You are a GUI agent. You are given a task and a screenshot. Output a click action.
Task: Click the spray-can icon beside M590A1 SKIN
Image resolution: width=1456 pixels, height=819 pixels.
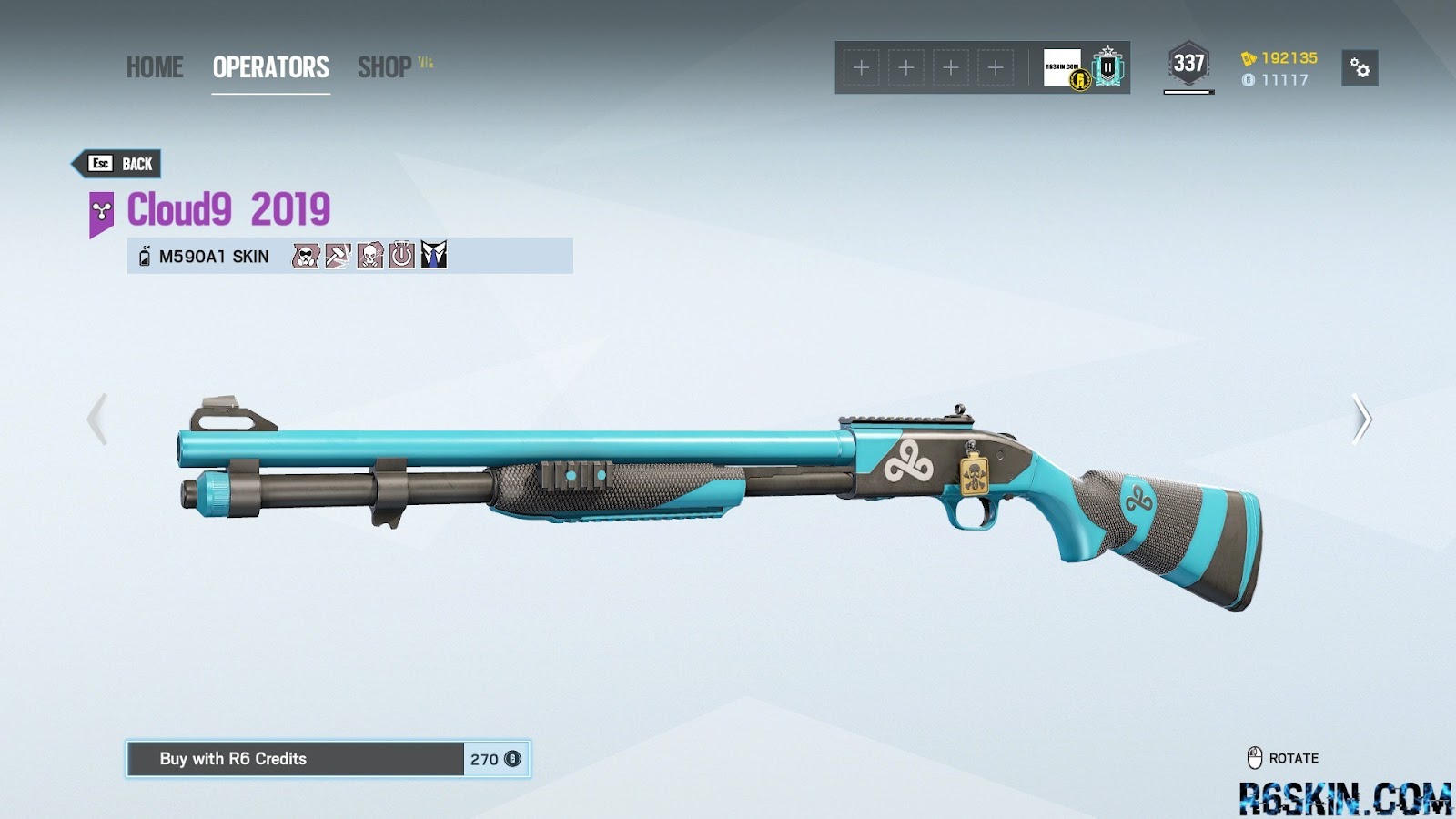pos(144,257)
